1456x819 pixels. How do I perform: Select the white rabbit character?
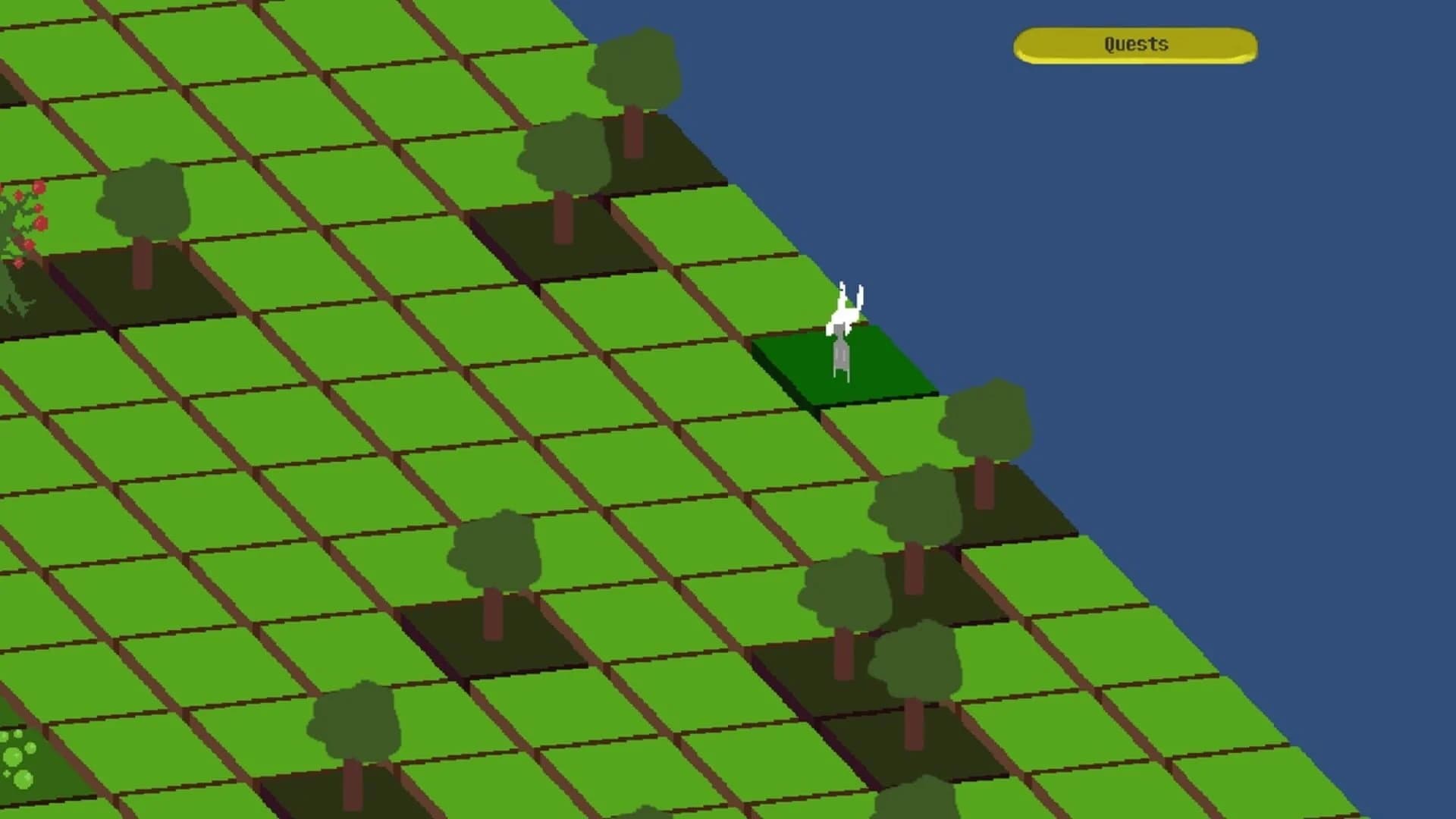pos(844,326)
